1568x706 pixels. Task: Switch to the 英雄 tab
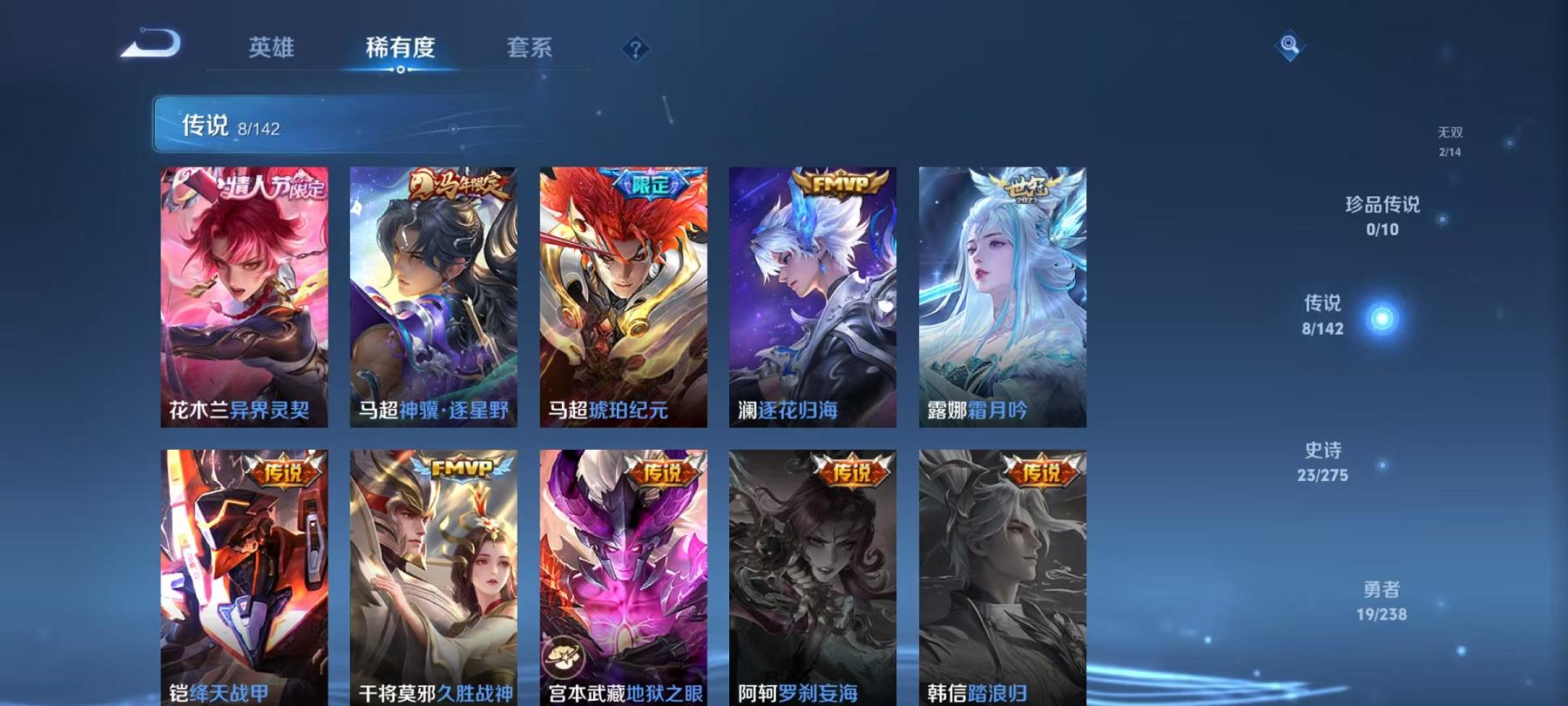point(271,50)
